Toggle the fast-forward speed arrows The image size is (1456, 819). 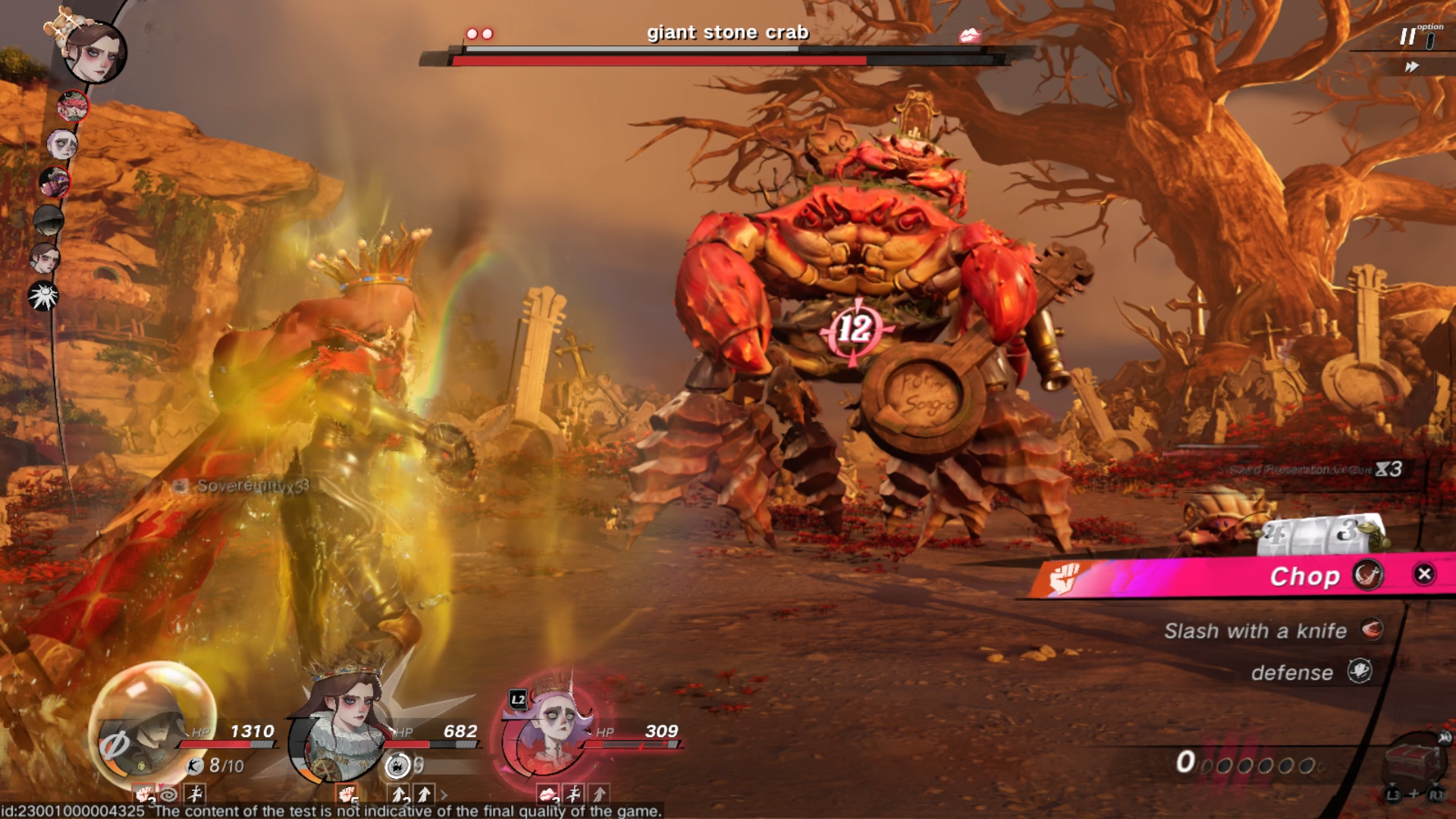[1411, 67]
